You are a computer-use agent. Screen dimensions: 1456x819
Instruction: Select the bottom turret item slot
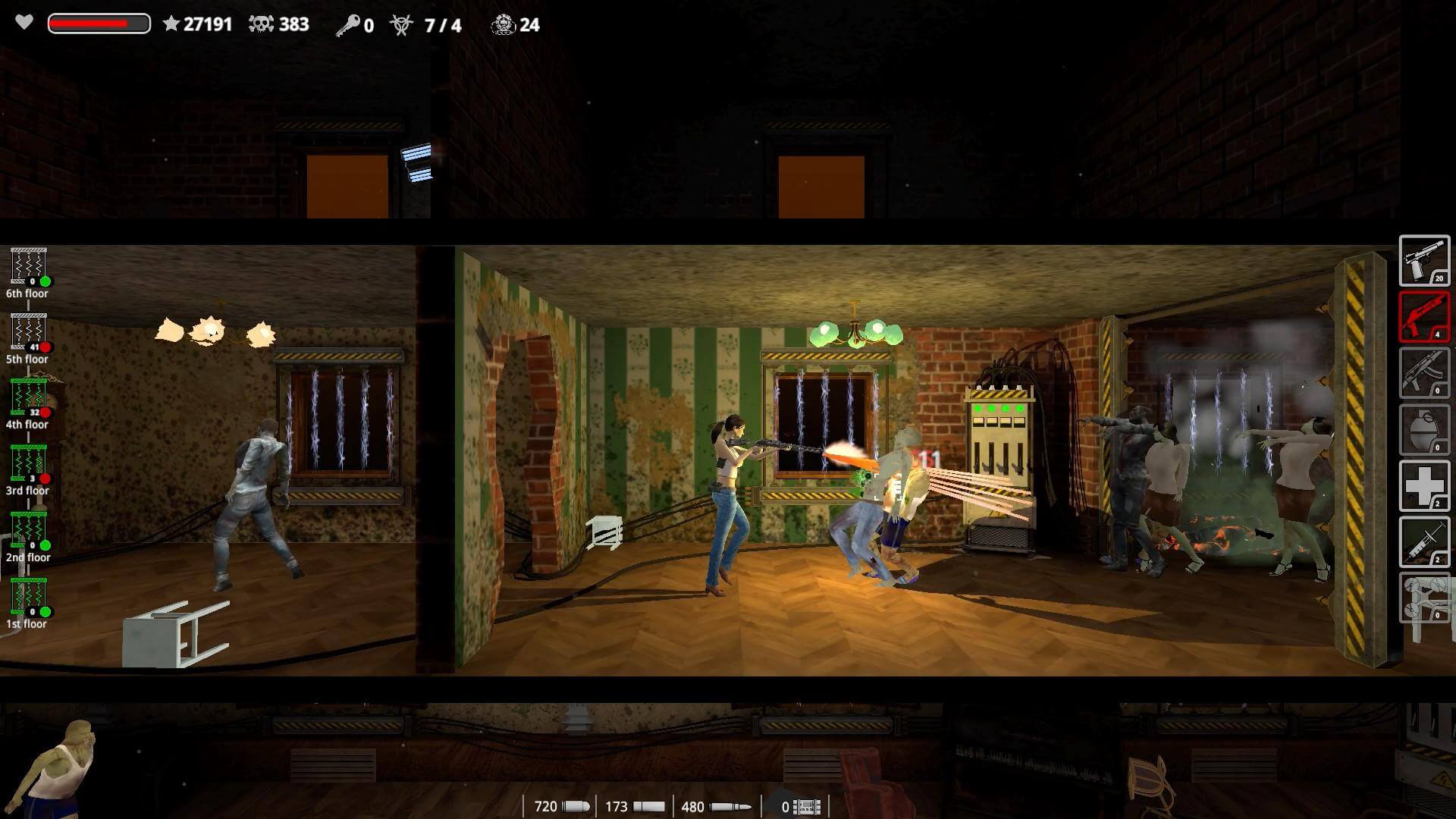tap(1423, 598)
